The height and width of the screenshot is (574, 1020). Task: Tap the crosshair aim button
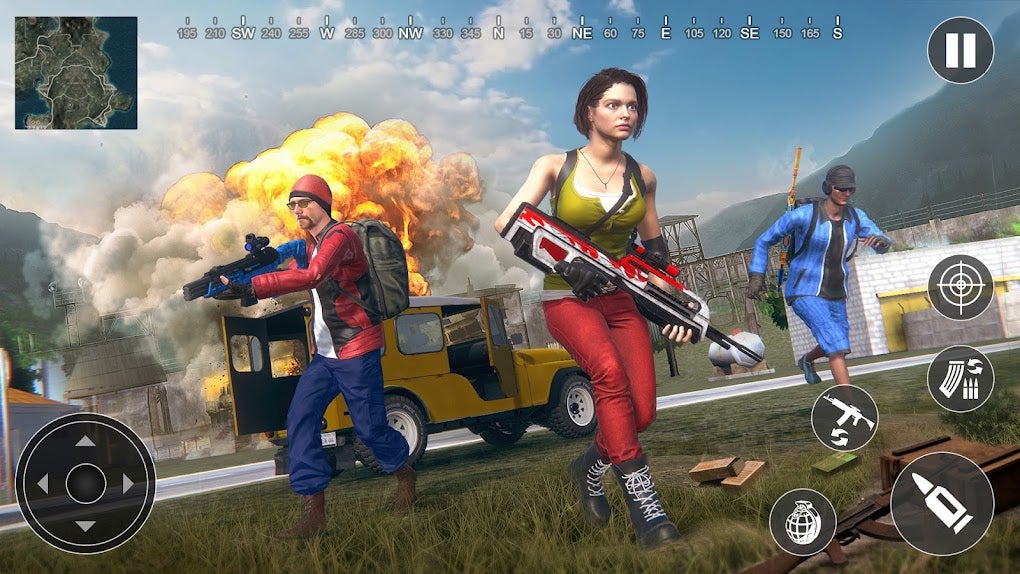coord(960,287)
